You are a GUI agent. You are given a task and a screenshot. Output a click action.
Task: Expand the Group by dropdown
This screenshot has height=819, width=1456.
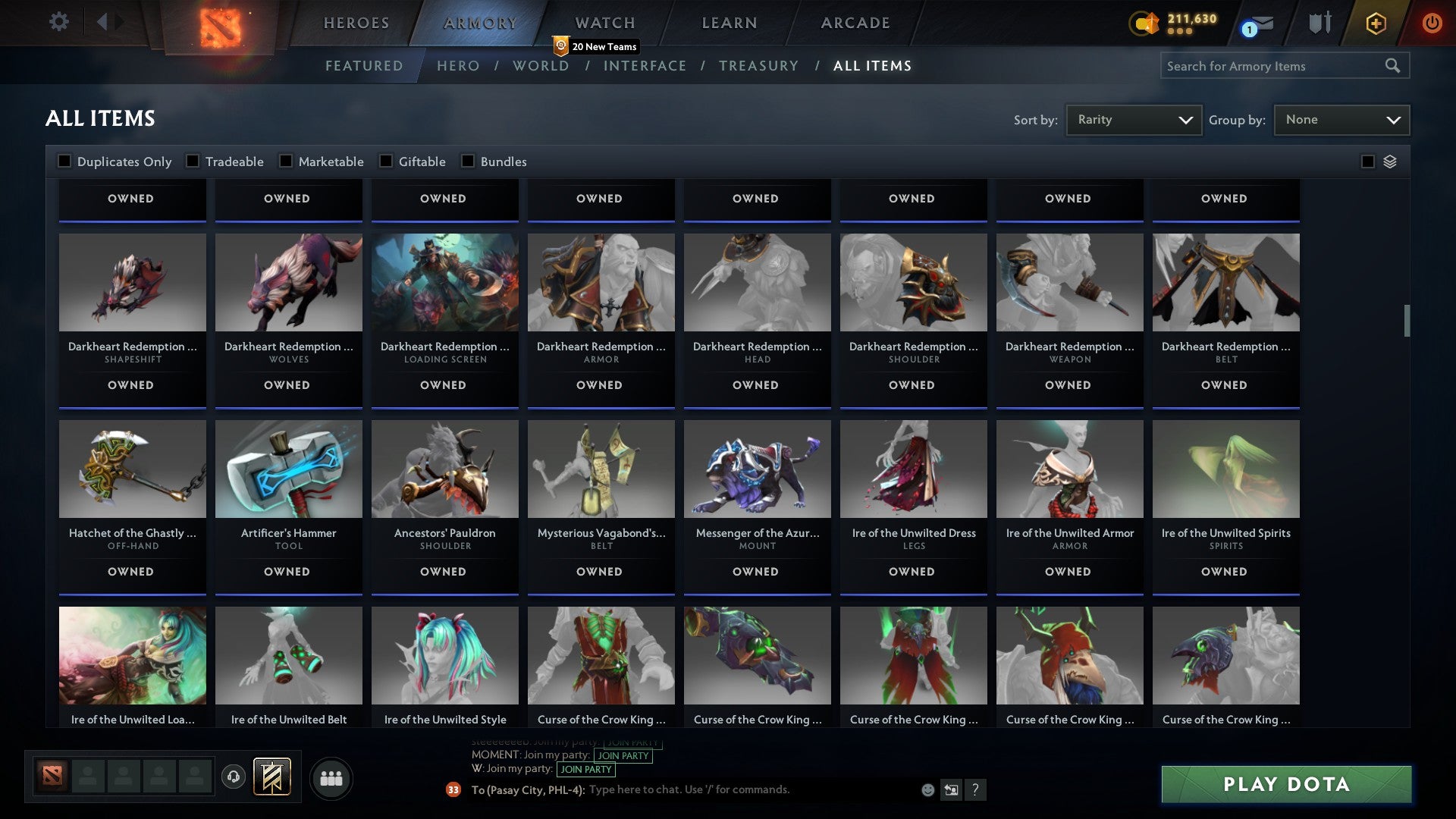1341,119
